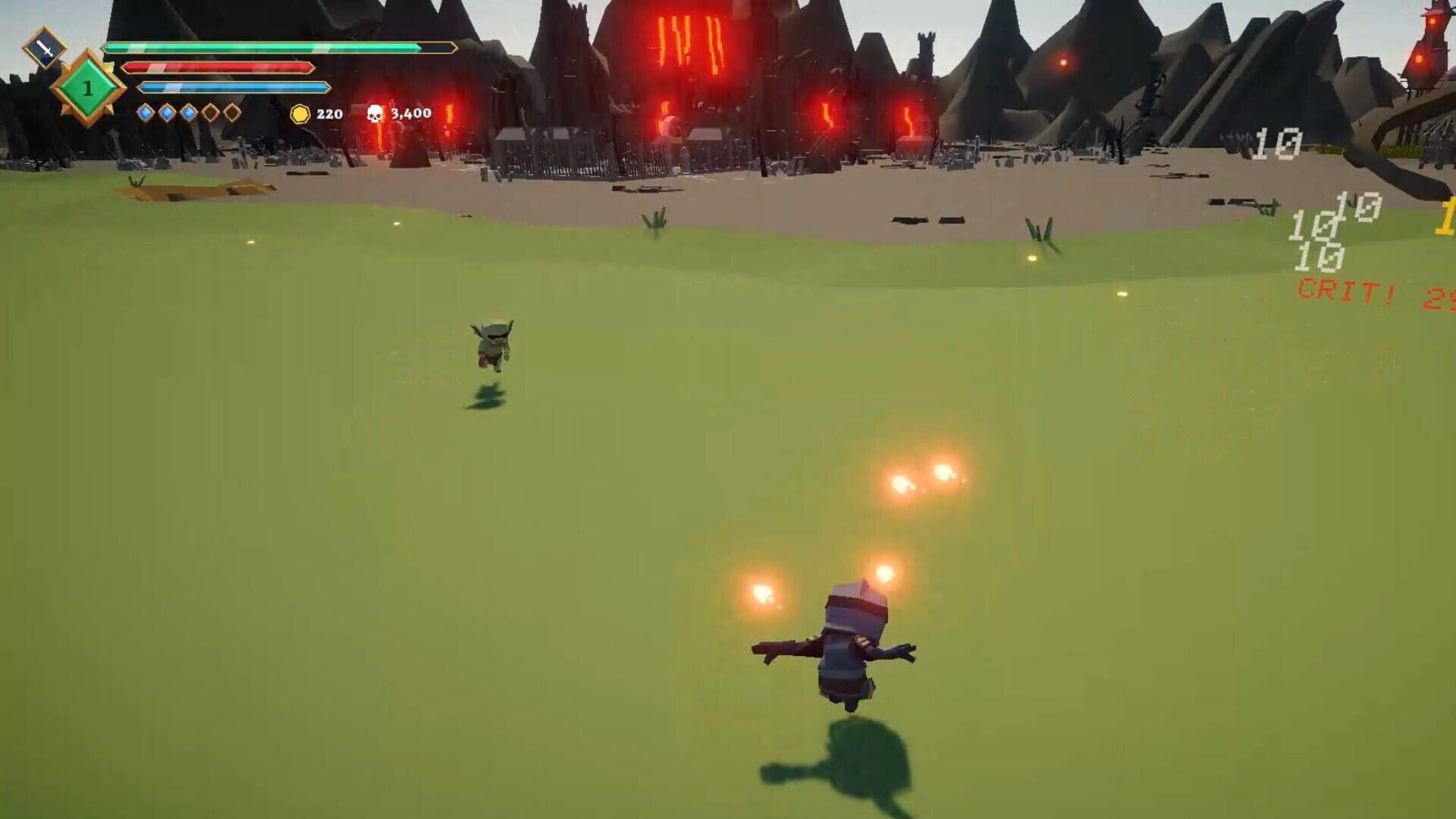
Task: Click the skull kill-counter icon
Action: pyautogui.click(x=377, y=114)
